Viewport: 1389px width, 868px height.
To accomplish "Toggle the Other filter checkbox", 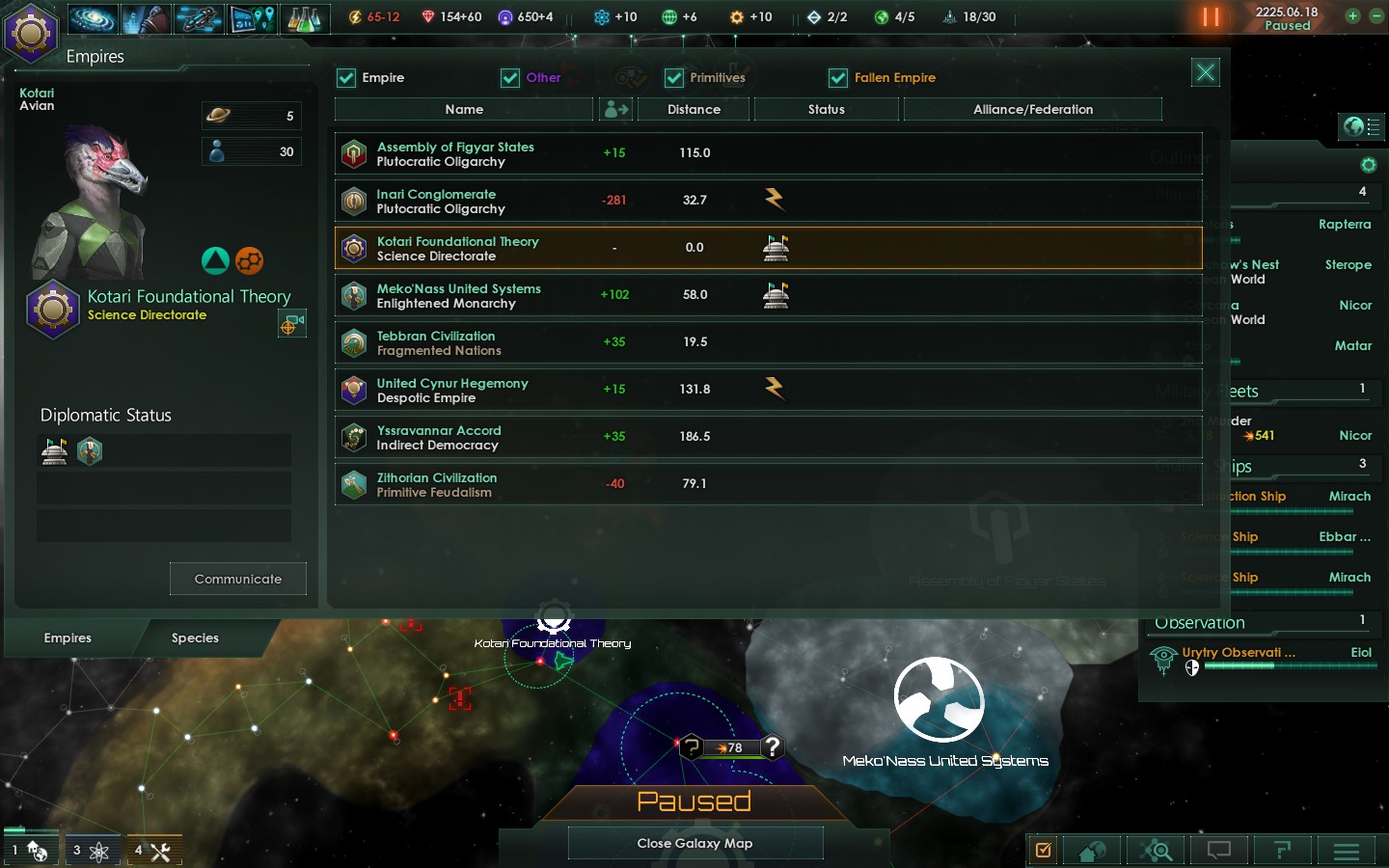I will [510, 78].
